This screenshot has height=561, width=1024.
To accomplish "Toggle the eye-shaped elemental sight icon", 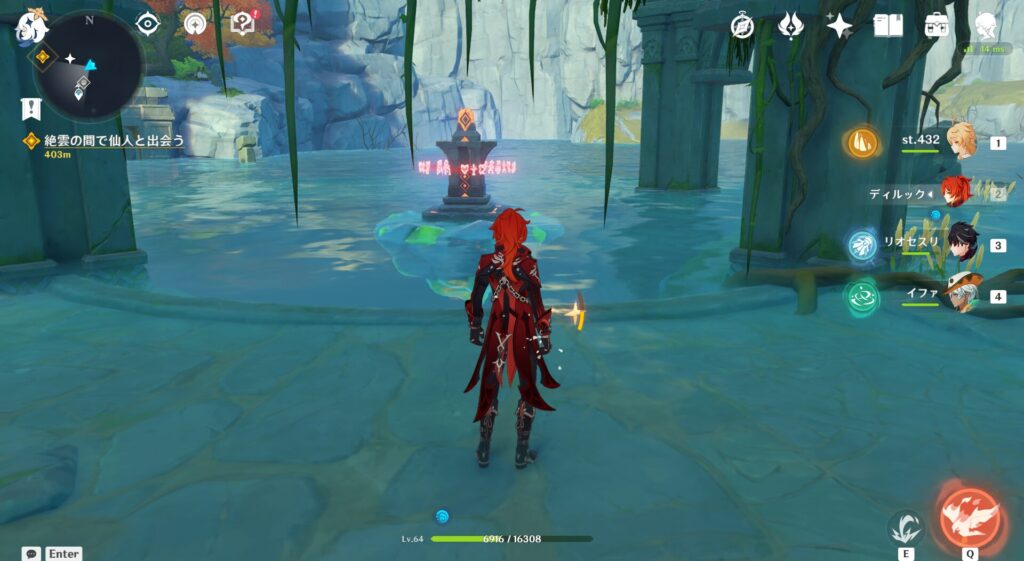I will (148, 24).
